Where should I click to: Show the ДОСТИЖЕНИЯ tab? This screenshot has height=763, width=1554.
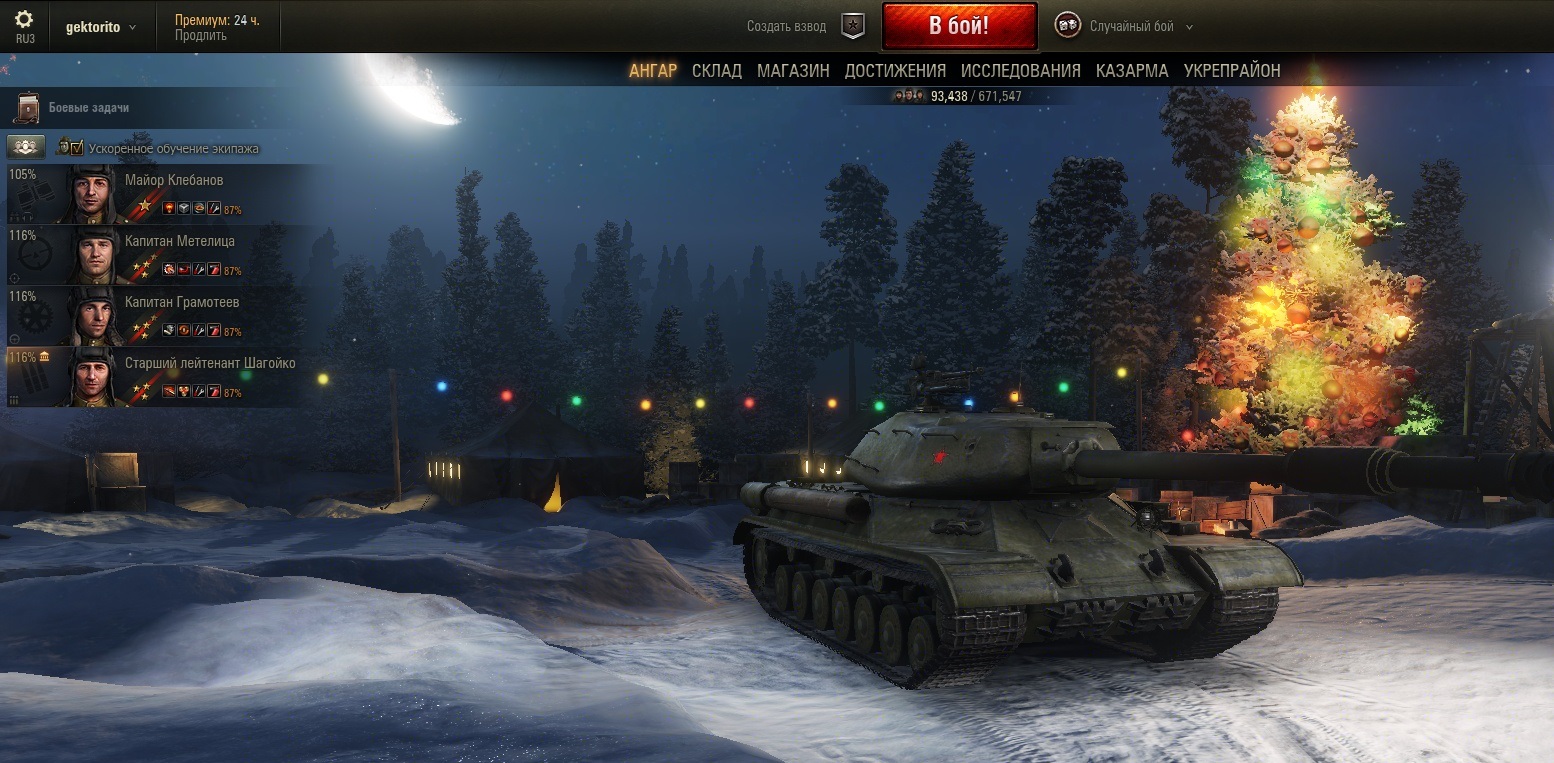(895, 70)
